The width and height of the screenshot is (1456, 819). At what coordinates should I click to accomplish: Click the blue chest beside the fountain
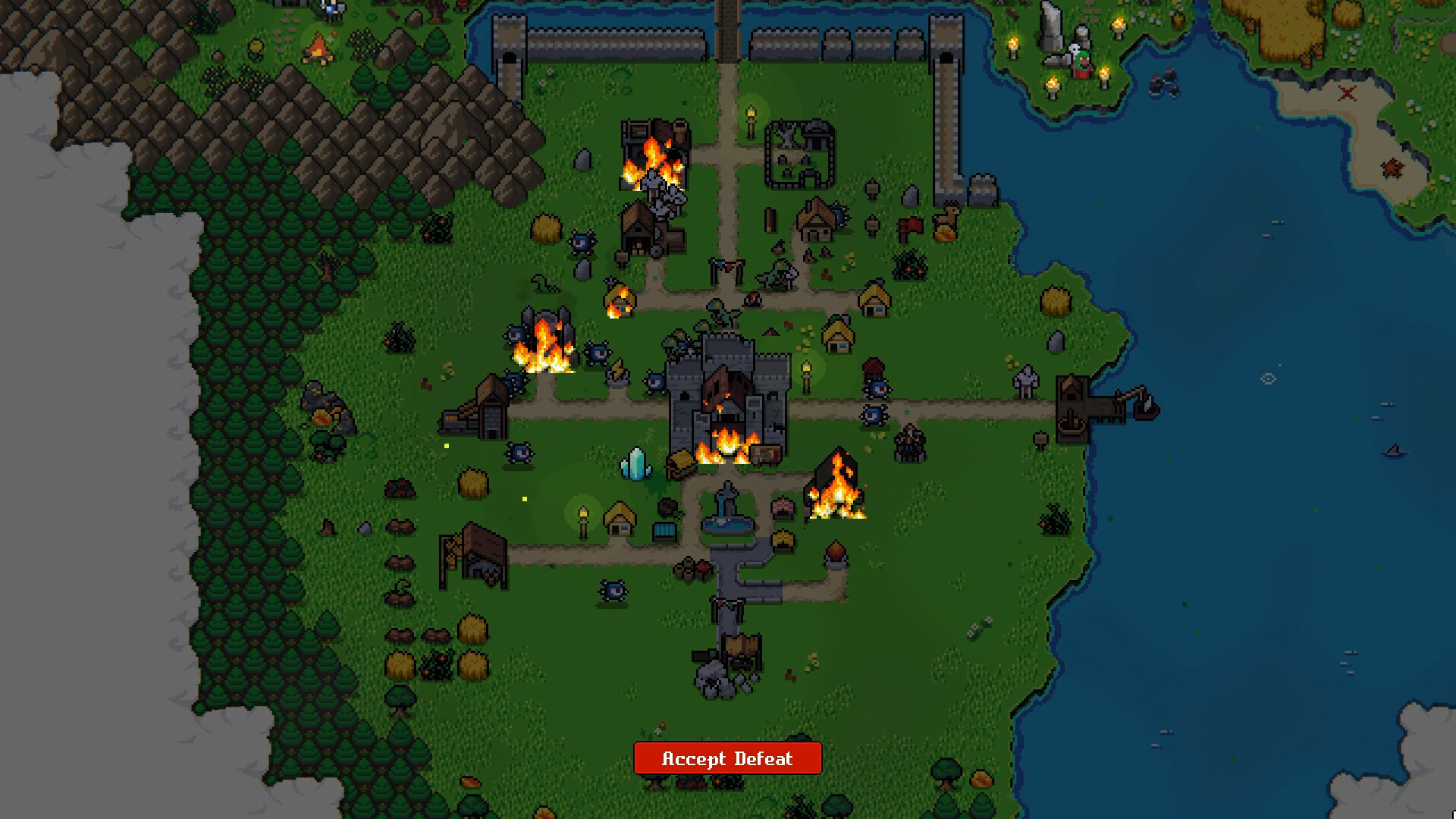(664, 529)
